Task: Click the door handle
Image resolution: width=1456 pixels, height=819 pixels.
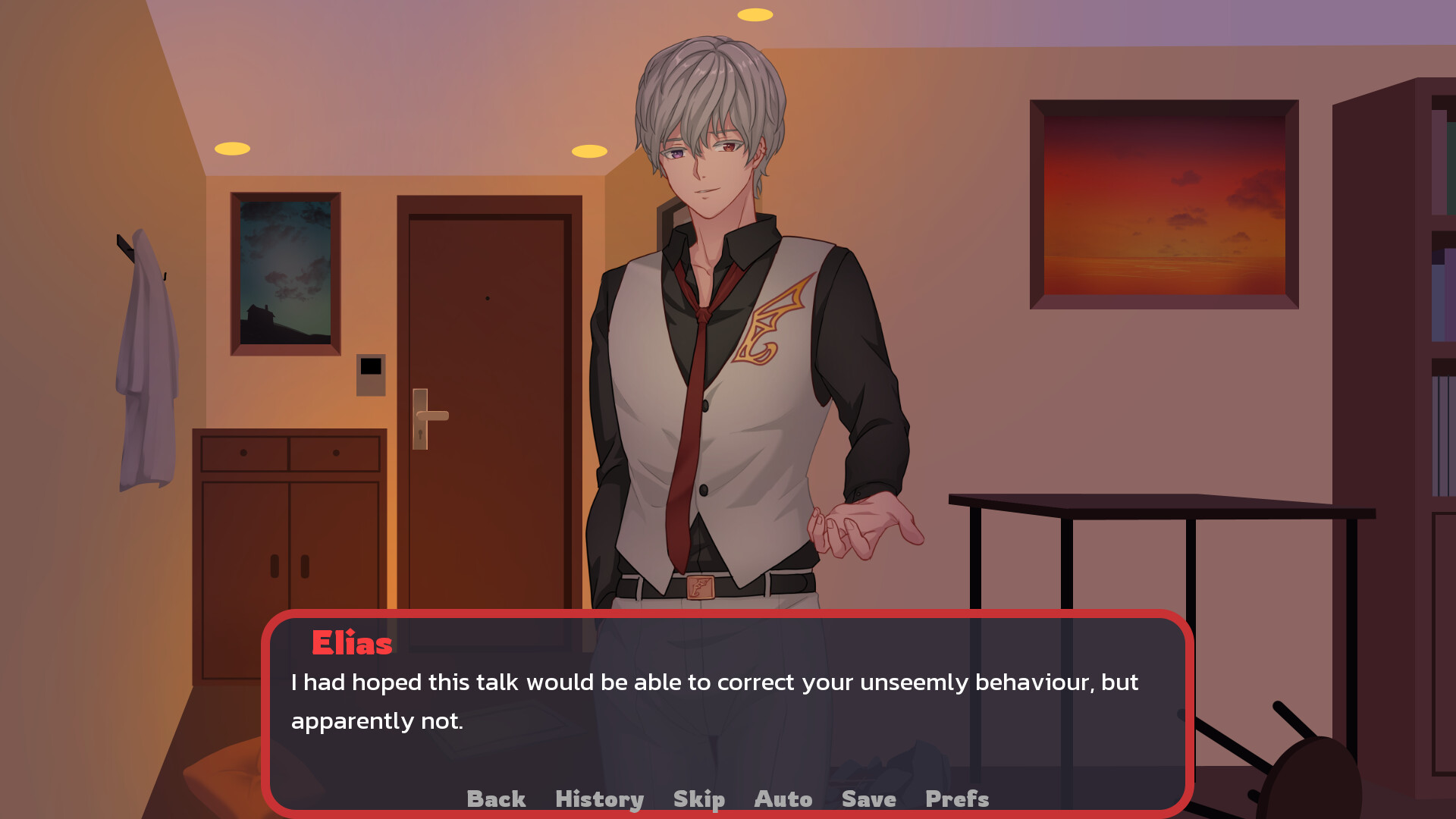Action: 434,417
